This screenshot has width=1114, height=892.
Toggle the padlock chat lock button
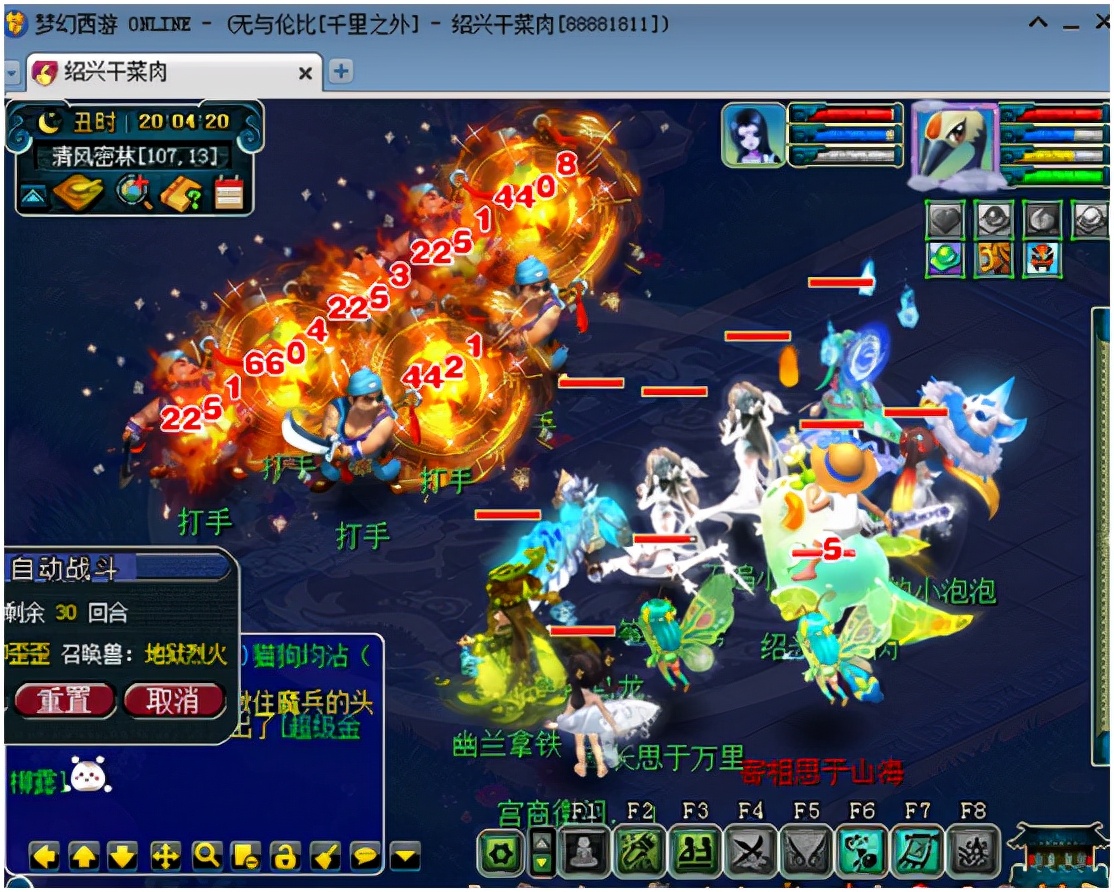tap(286, 856)
